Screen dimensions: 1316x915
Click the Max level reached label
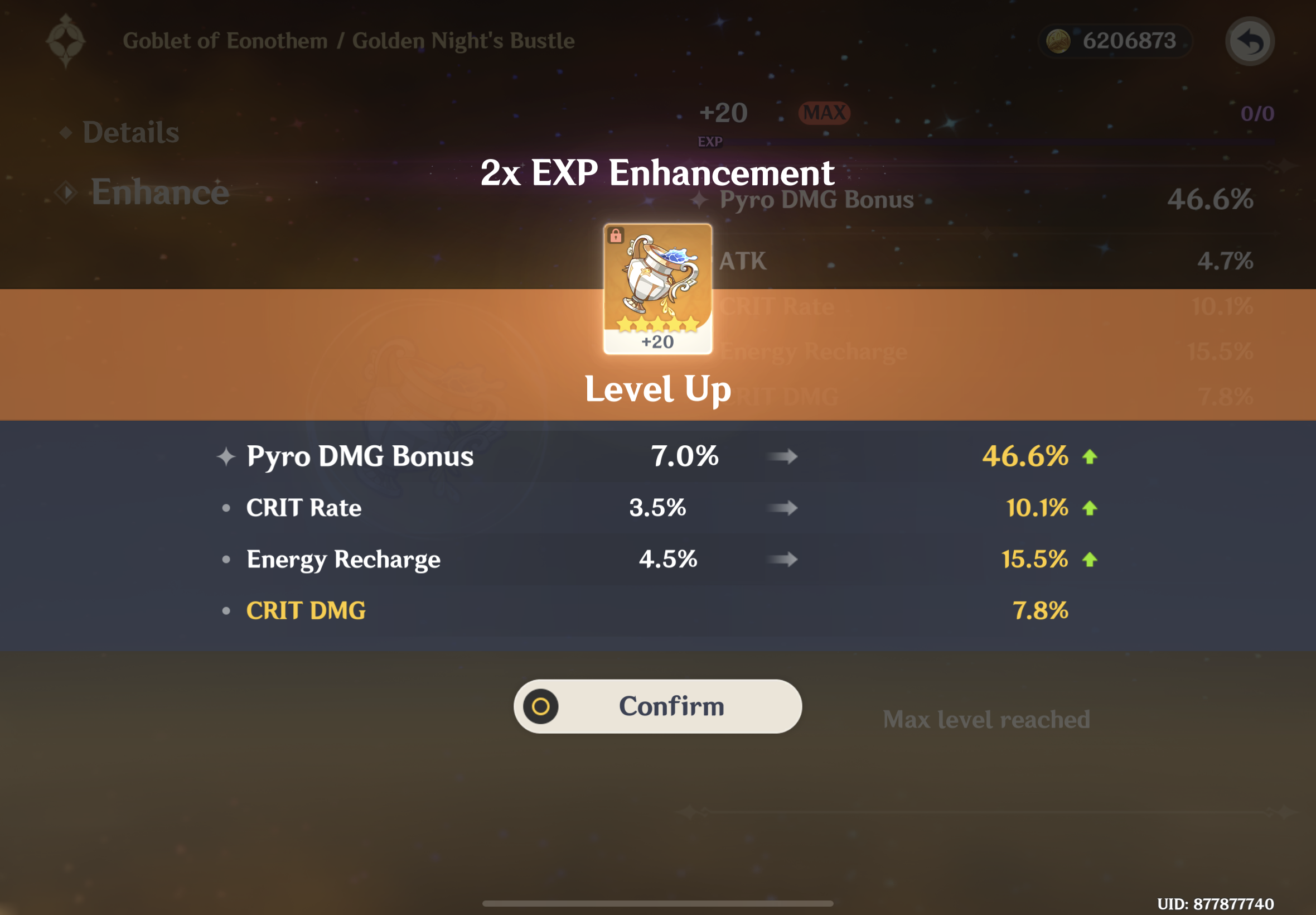pyautogui.click(x=986, y=719)
